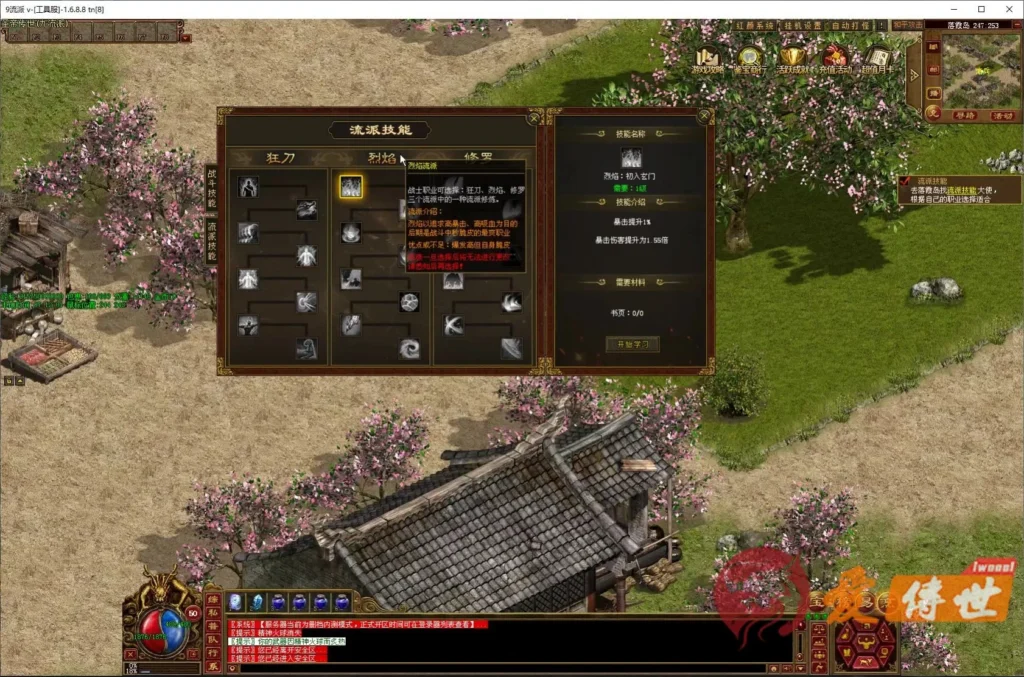Open the 活跃成就 achievements icon
This screenshot has height=677, width=1024.
(793, 60)
